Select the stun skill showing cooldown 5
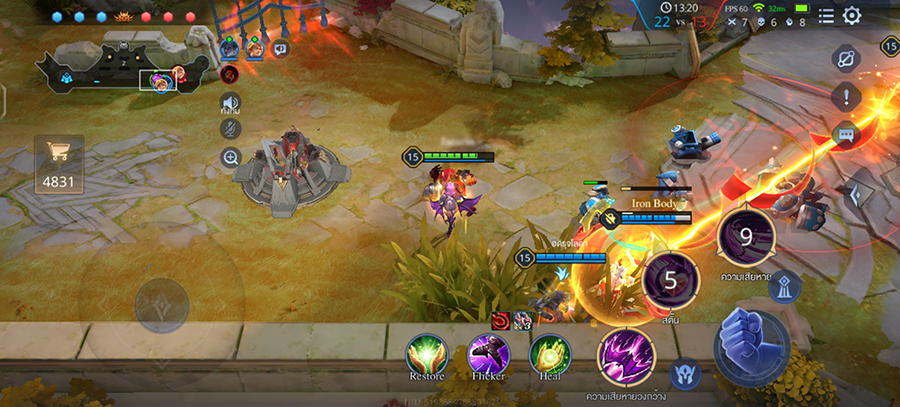 pyautogui.click(x=671, y=281)
